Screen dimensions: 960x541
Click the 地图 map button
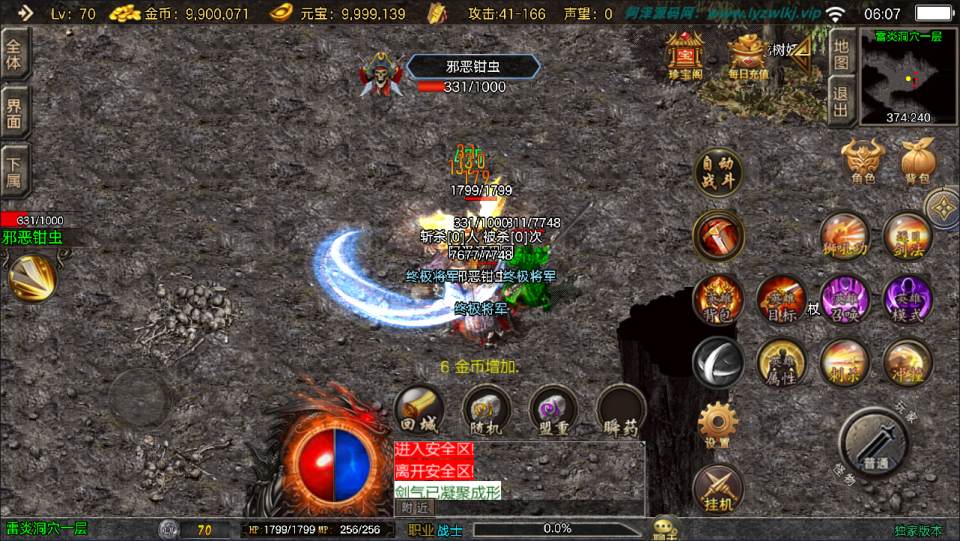point(841,50)
